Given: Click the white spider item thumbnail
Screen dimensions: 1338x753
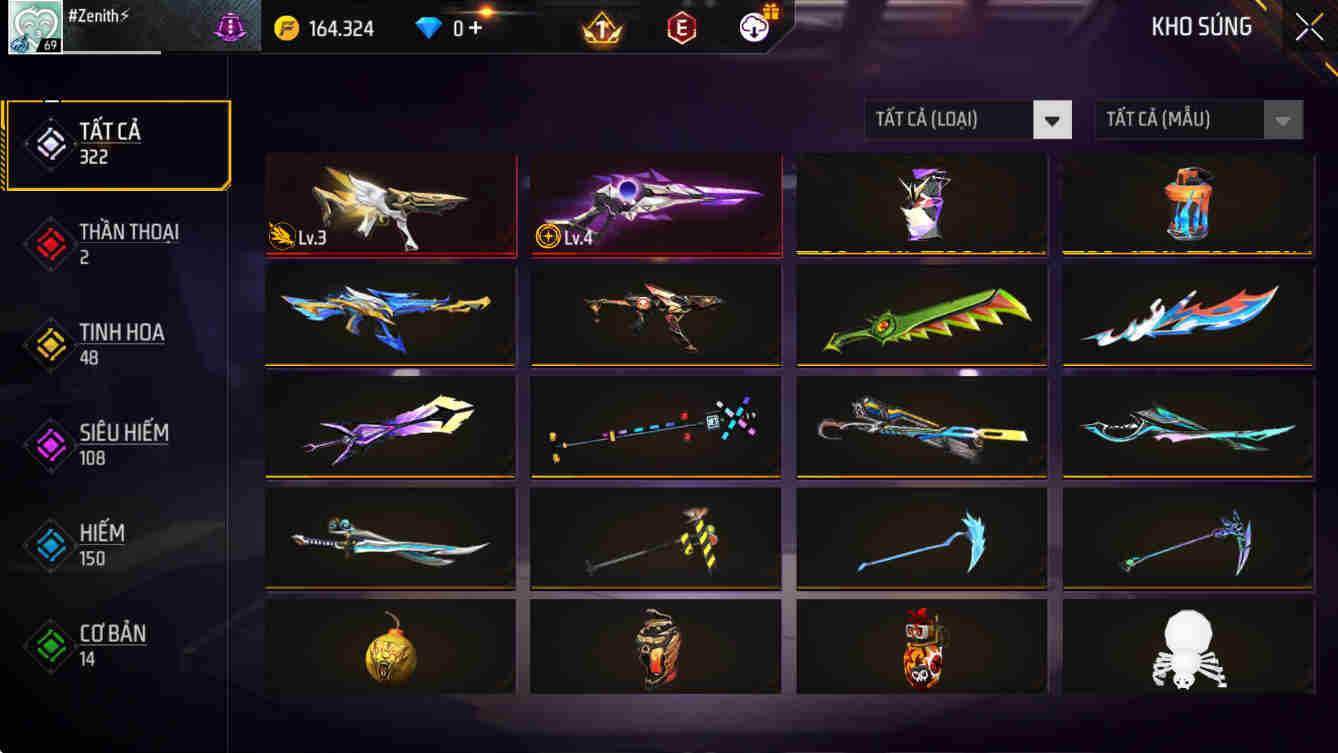Looking at the screenshot, I should pyautogui.click(x=1188, y=650).
